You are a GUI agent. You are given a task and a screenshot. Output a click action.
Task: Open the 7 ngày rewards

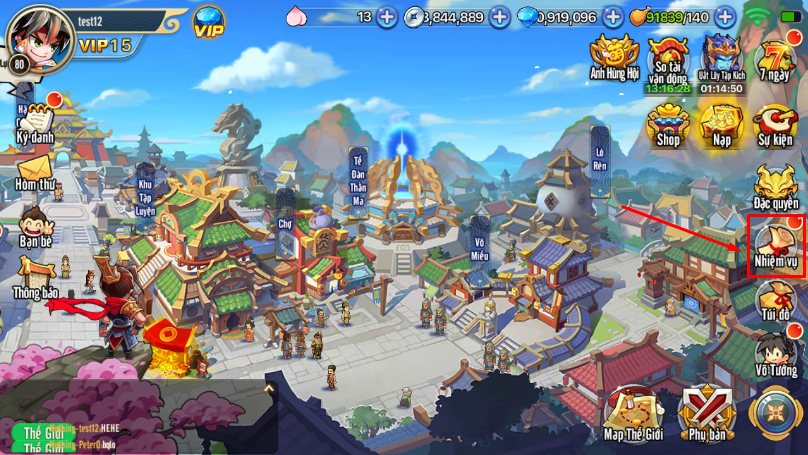coord(775,59)
